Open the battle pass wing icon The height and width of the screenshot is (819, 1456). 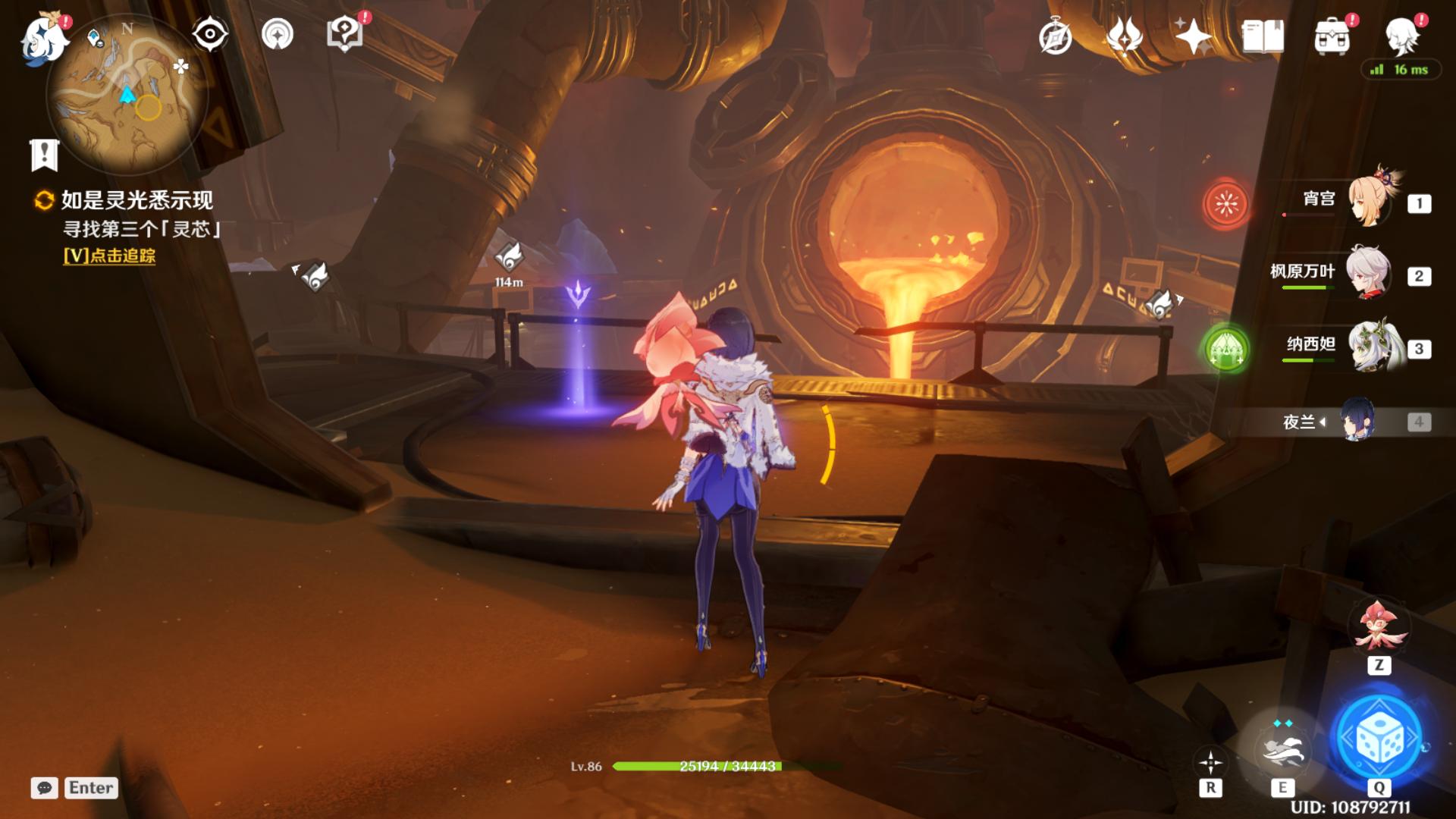pyautogui.click(x=1125, y=36)
